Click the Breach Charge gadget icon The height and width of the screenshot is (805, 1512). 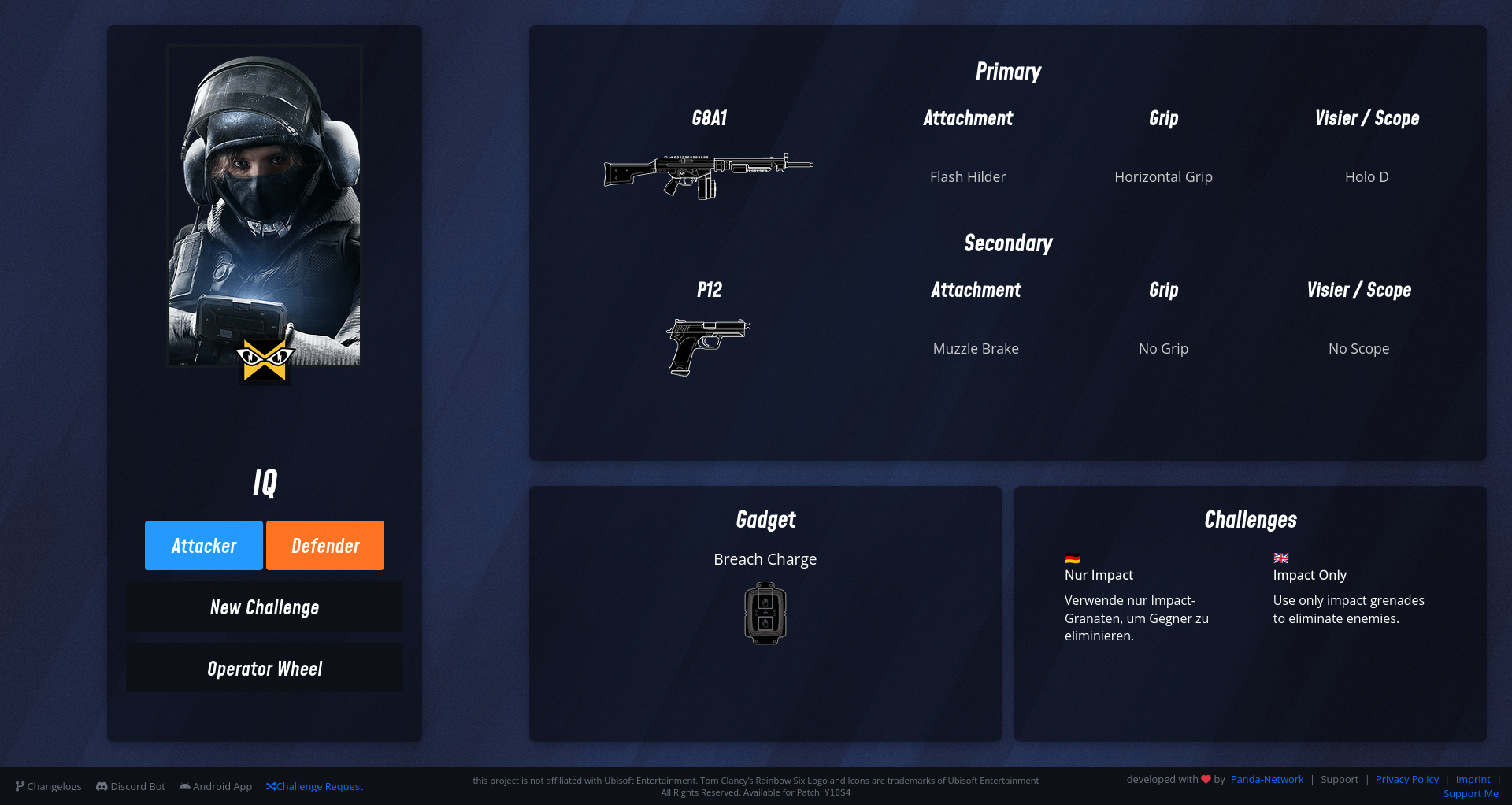point(765,613)
